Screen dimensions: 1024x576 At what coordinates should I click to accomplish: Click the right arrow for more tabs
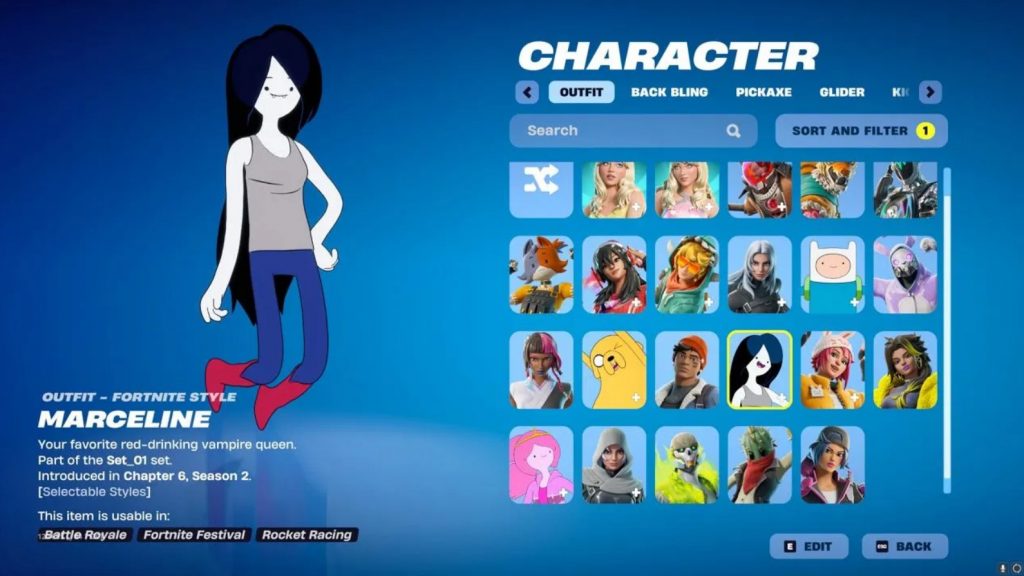tap(930, 92)
